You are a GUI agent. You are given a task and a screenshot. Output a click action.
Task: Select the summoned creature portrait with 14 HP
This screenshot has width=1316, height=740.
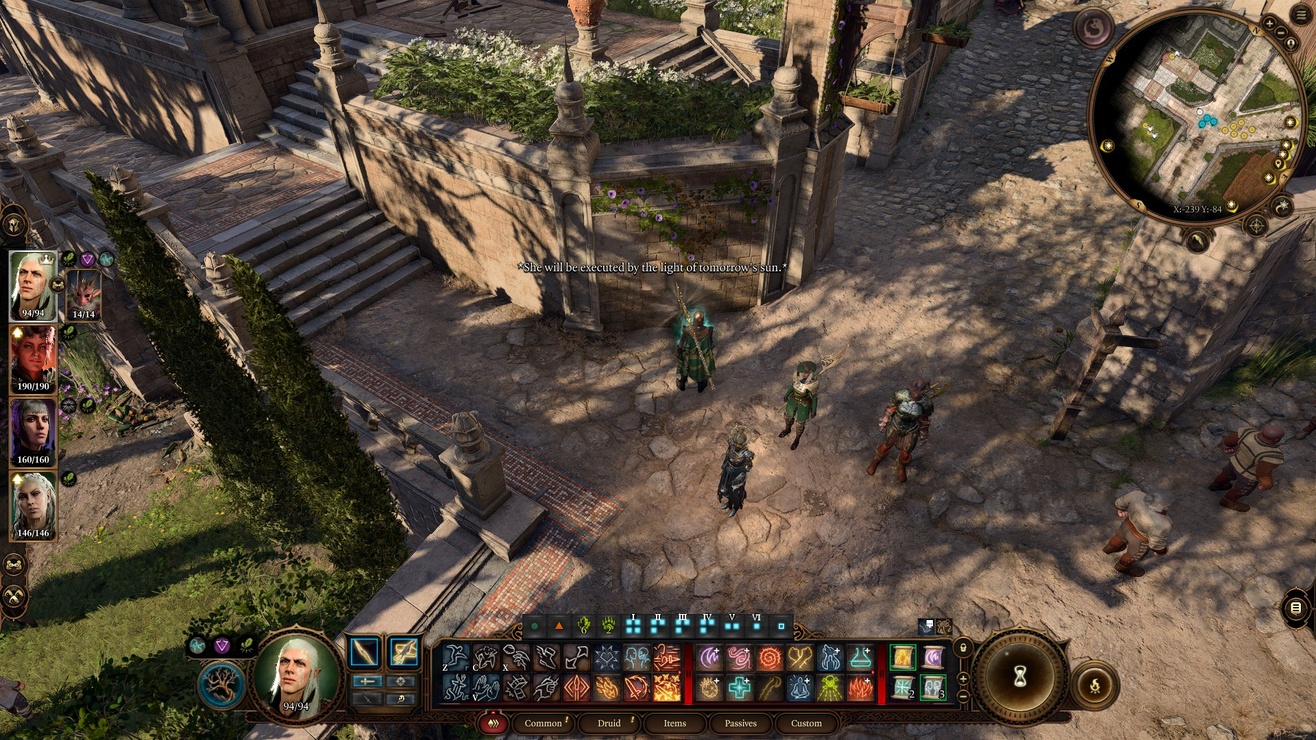coord(83,295)
